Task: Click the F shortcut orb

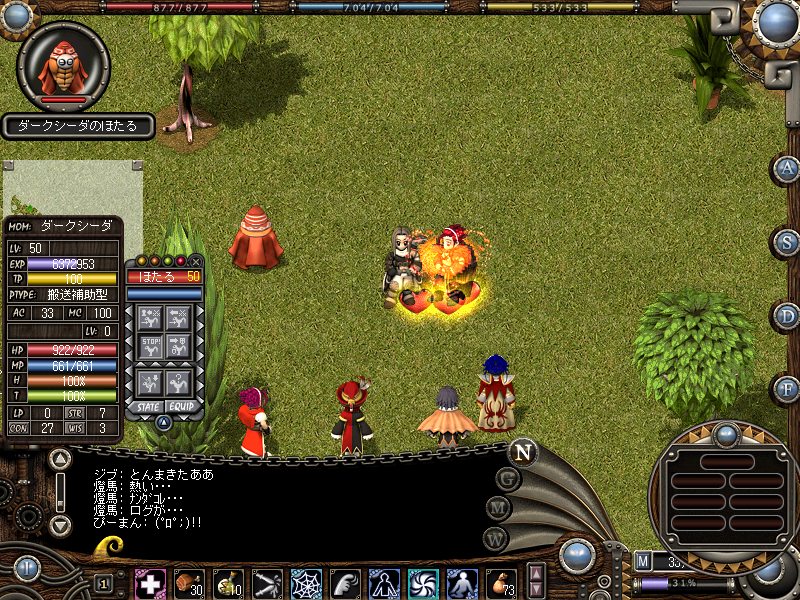Action: pyautogui.click(x=788, y=389)
